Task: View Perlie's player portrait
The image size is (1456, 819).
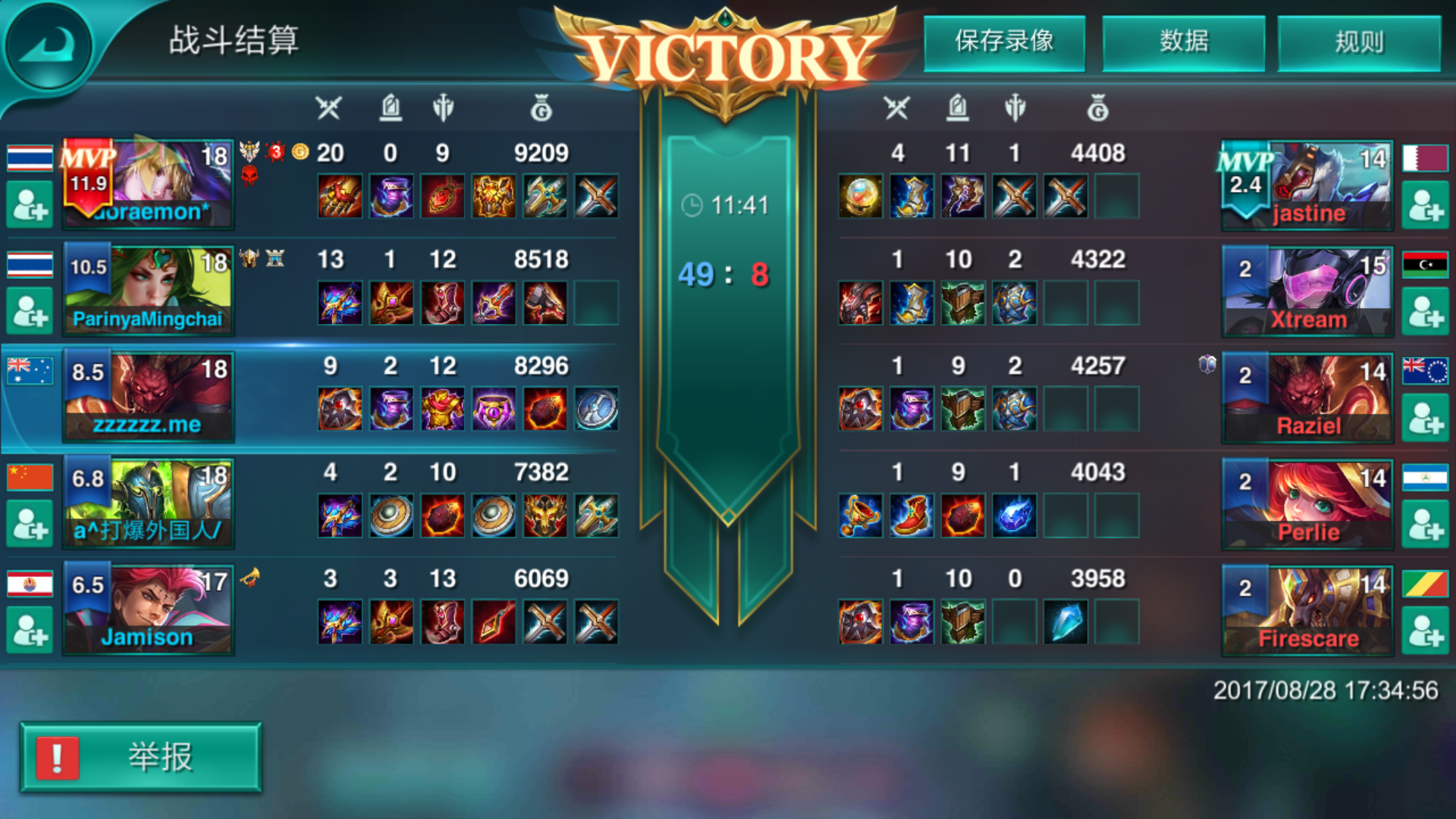Action: click(1307, 504)
